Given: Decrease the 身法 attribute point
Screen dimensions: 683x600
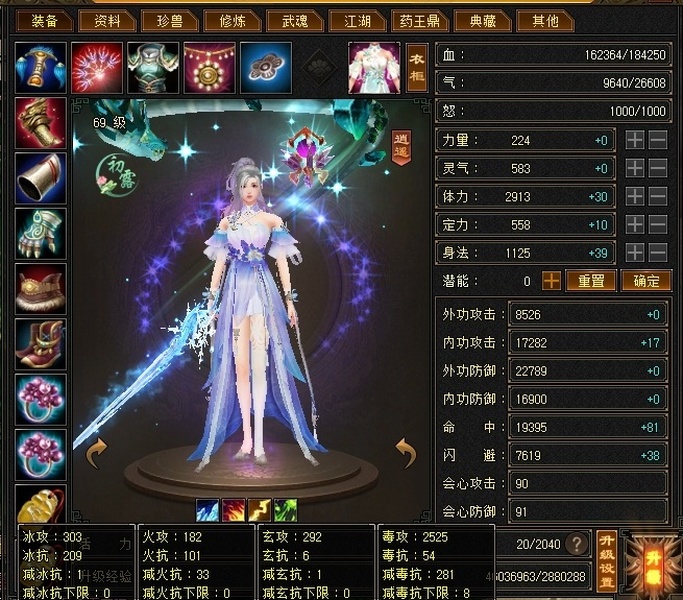Looking at the screenshot, I should pos(658,253).
